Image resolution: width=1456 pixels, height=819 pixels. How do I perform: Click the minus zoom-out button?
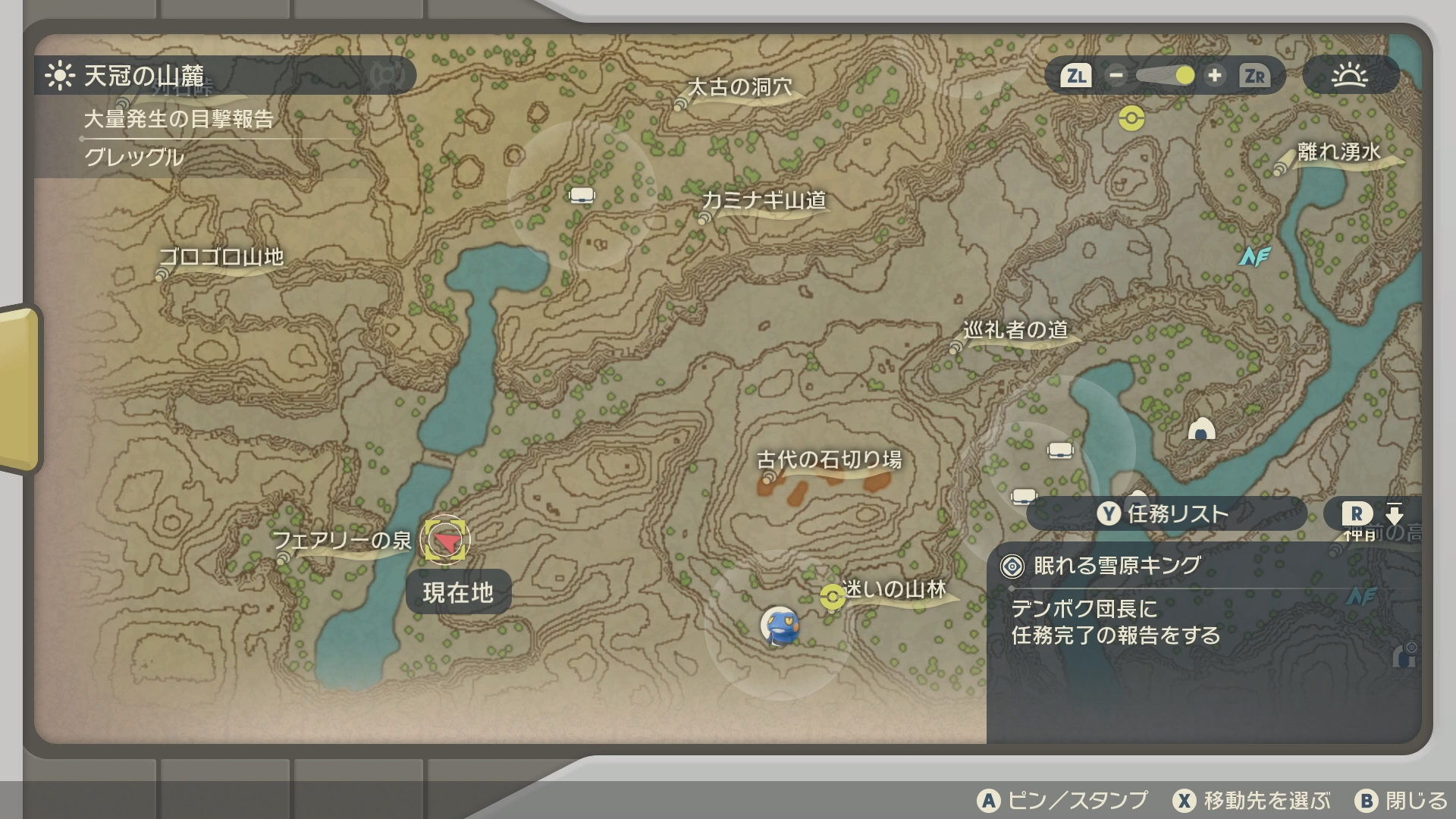[x=1116, y=76]
